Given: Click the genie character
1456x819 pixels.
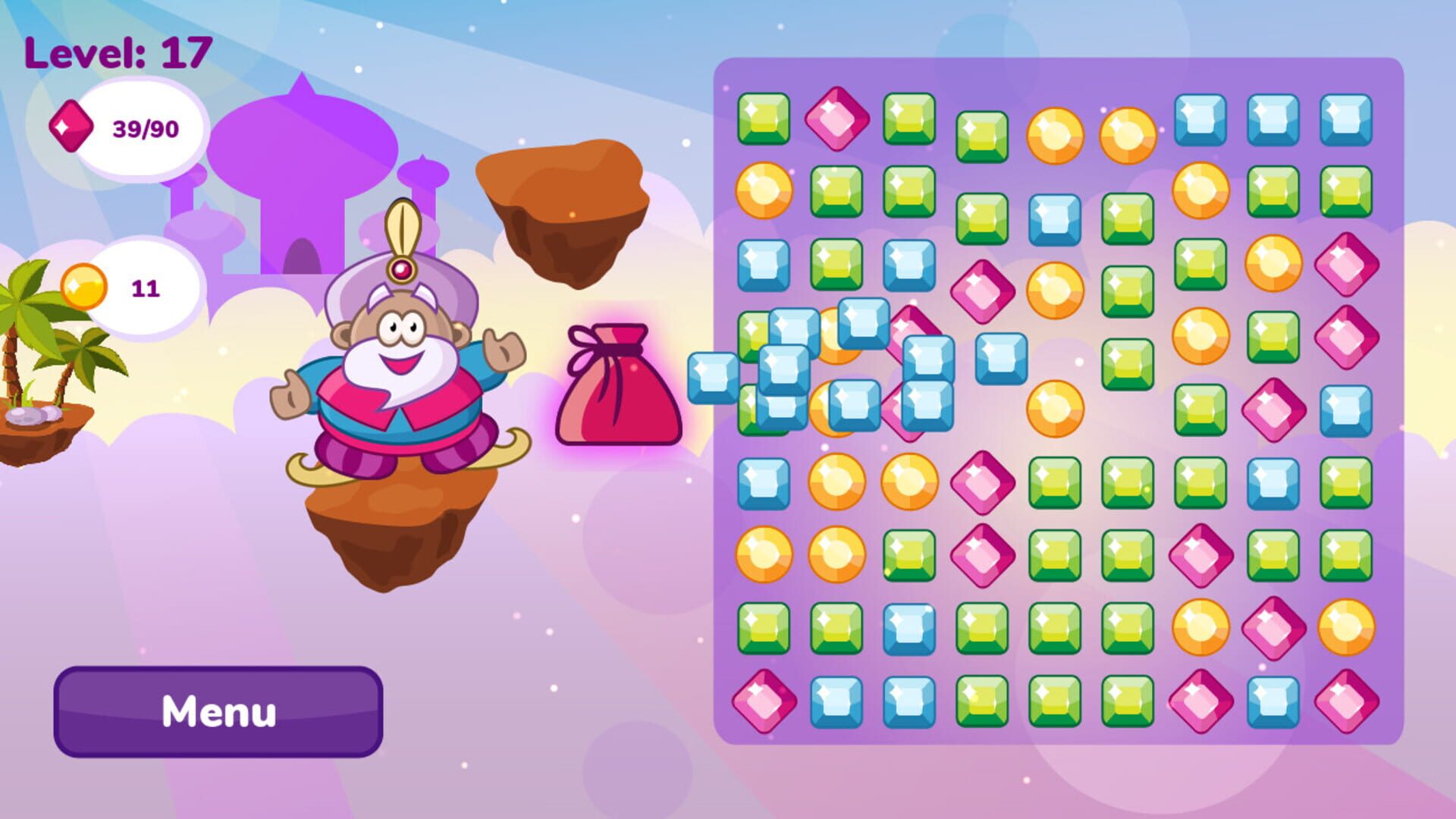Looking at the screenshot, I should coord(394,364).
